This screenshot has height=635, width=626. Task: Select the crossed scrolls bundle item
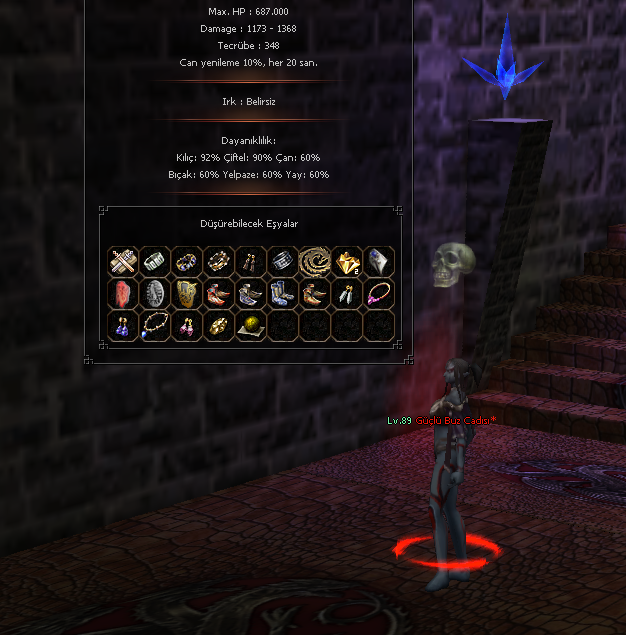coord(122,261)
